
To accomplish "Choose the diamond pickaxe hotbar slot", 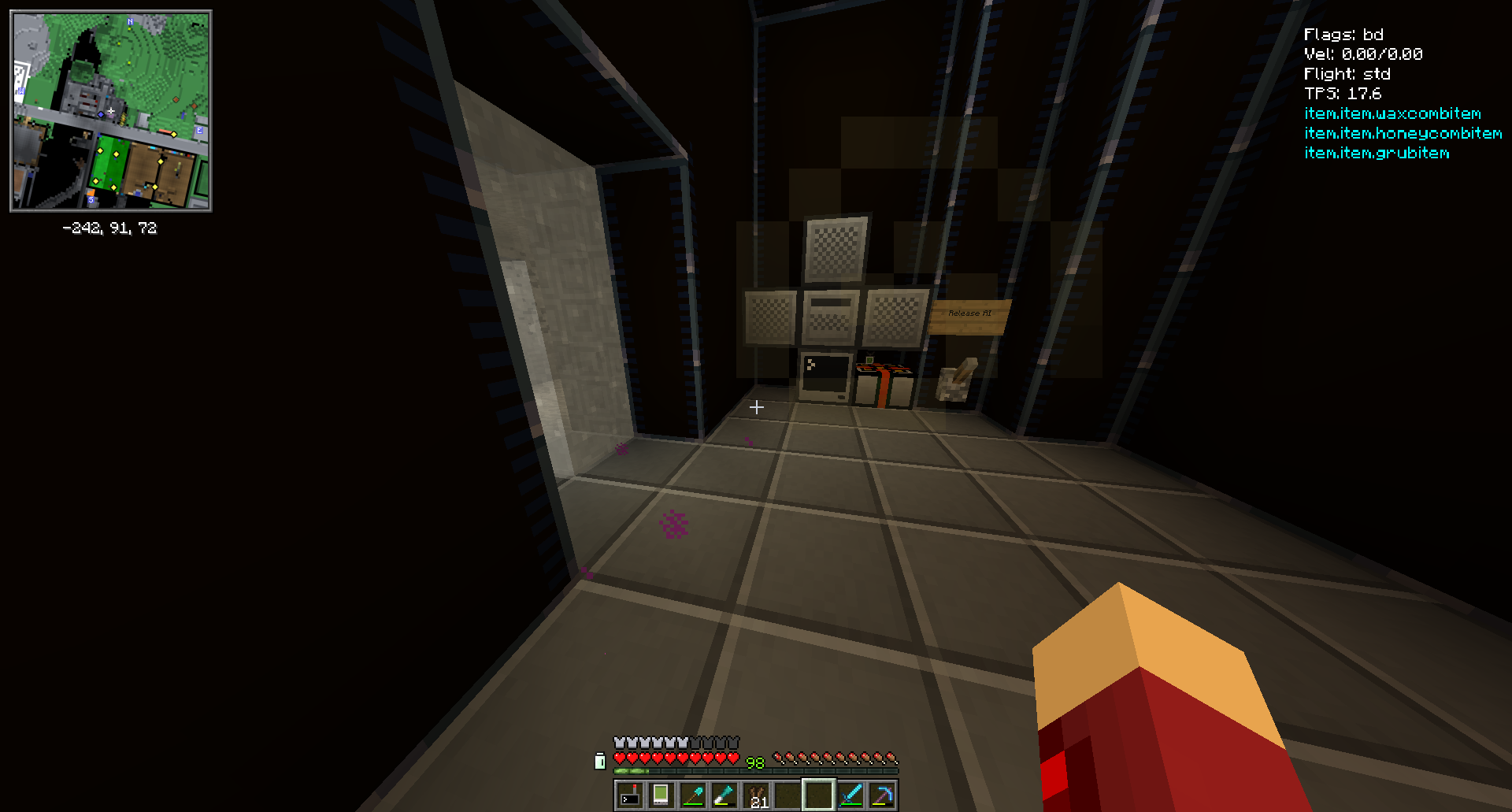I will [x=881, y=795].
